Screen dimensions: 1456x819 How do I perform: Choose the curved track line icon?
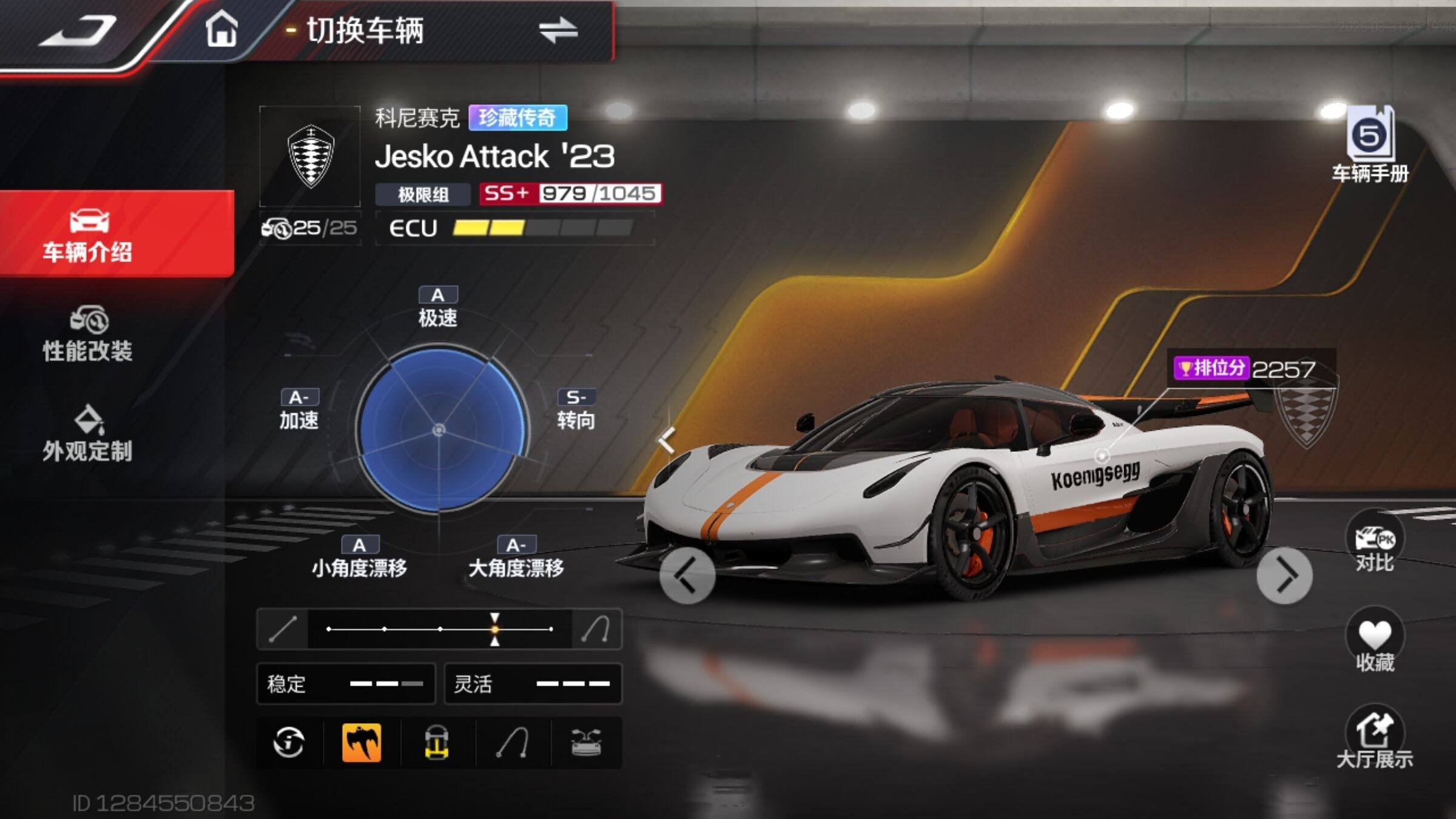(511, 742)
